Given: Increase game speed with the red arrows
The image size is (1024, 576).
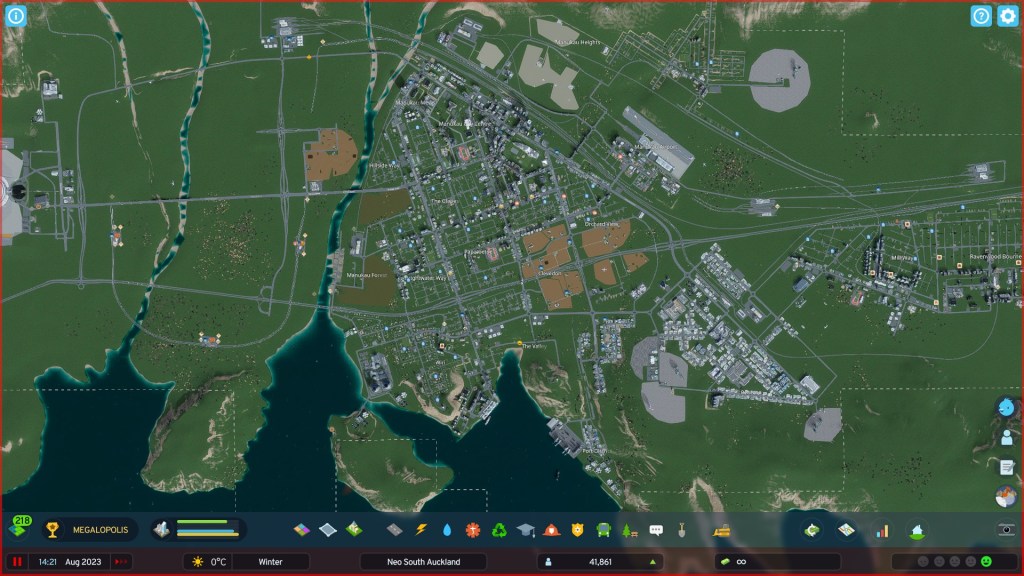Looking at the screenshot, I should point(121,562).
